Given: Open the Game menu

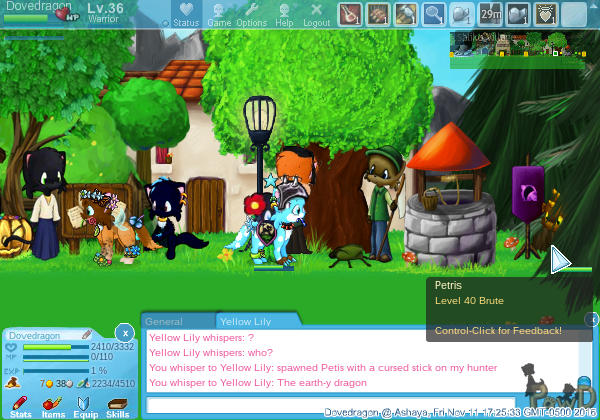Looking at the screenshot, I should (x=219, y=14).
